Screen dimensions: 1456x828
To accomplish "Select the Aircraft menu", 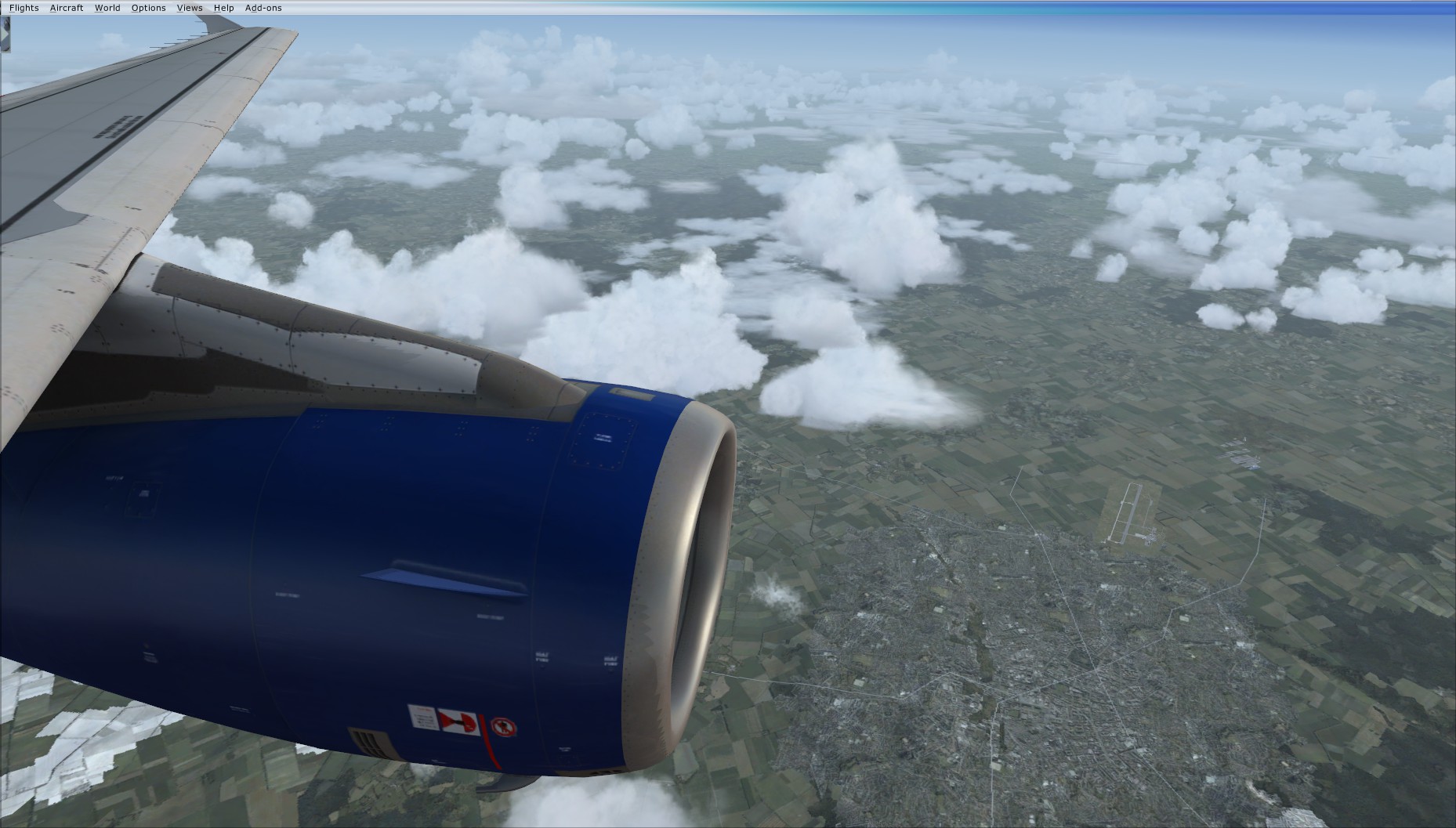I will click(x=67, y=8).
